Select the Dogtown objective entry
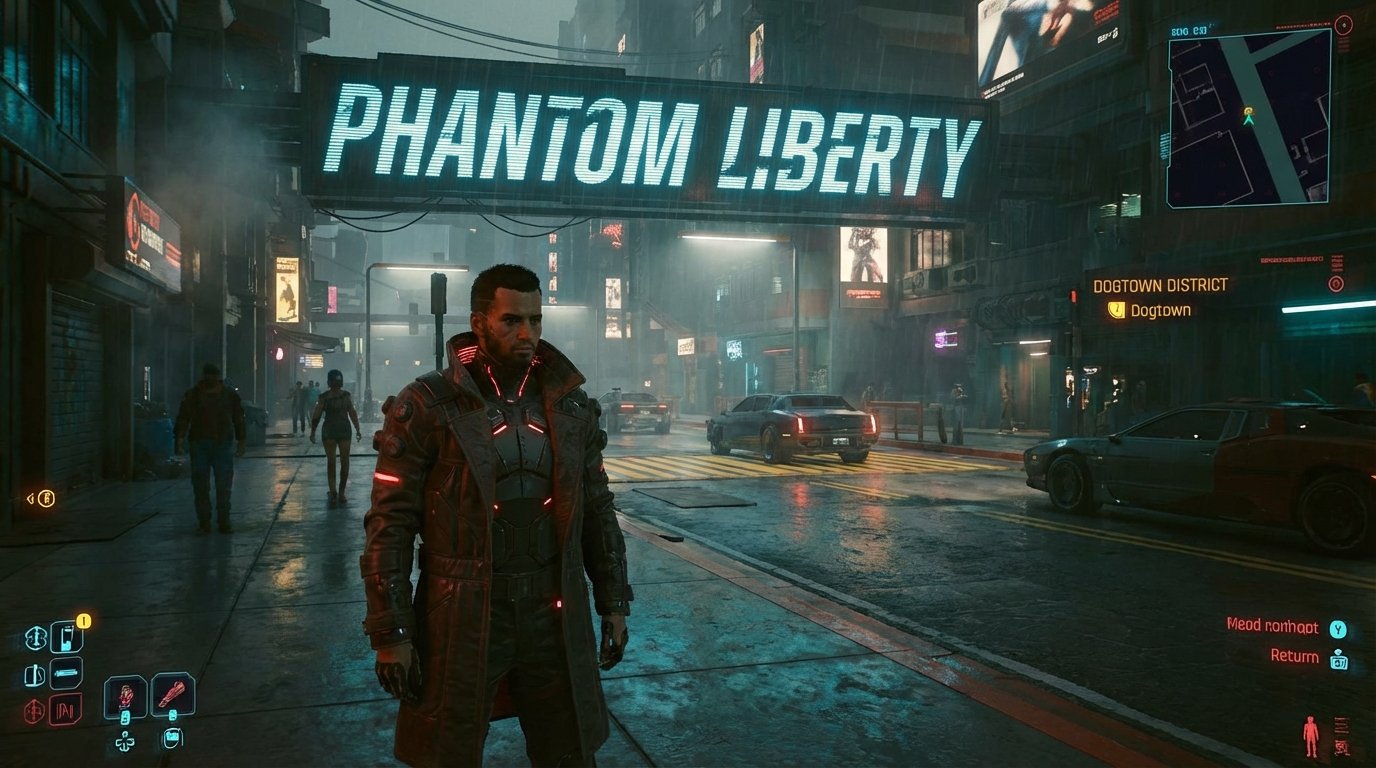This screenshot has width=1376, height=768. coord(1160,311)
